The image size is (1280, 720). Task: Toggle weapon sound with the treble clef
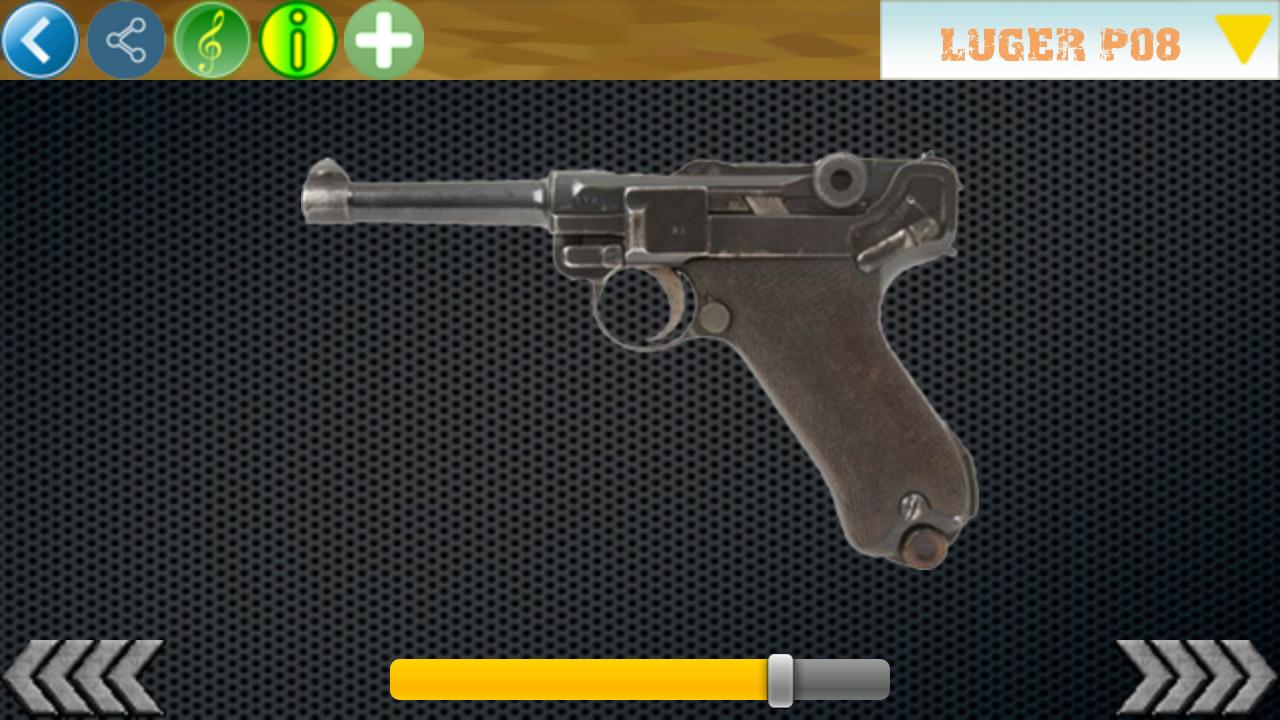(x=211, y=39)
